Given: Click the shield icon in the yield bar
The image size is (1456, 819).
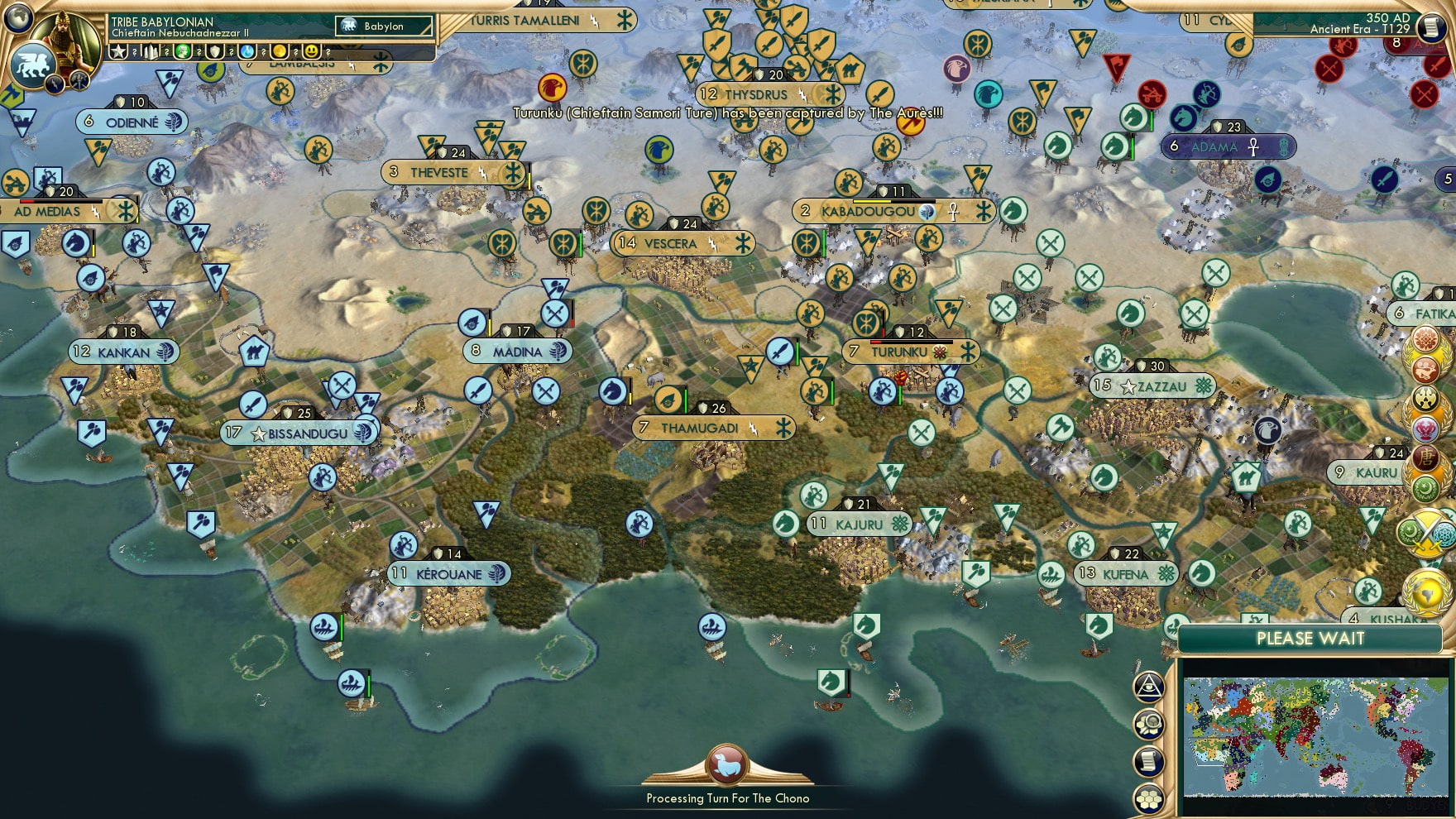Looking at the screenshot, I should 213,52.
